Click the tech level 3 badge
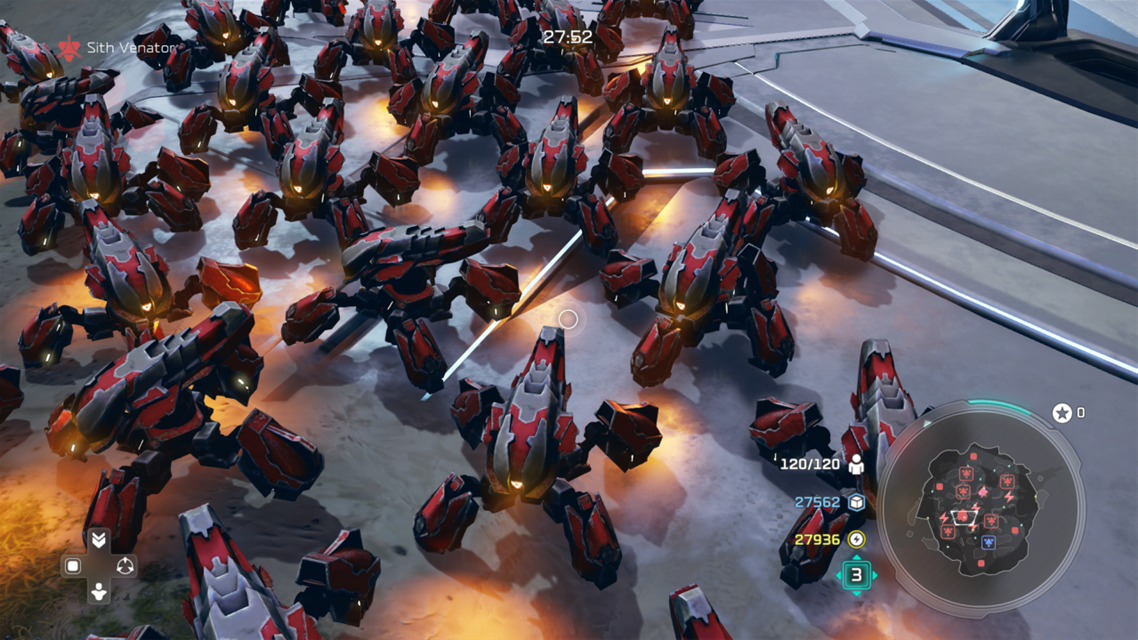1138x640 pixels. (856, 575)
